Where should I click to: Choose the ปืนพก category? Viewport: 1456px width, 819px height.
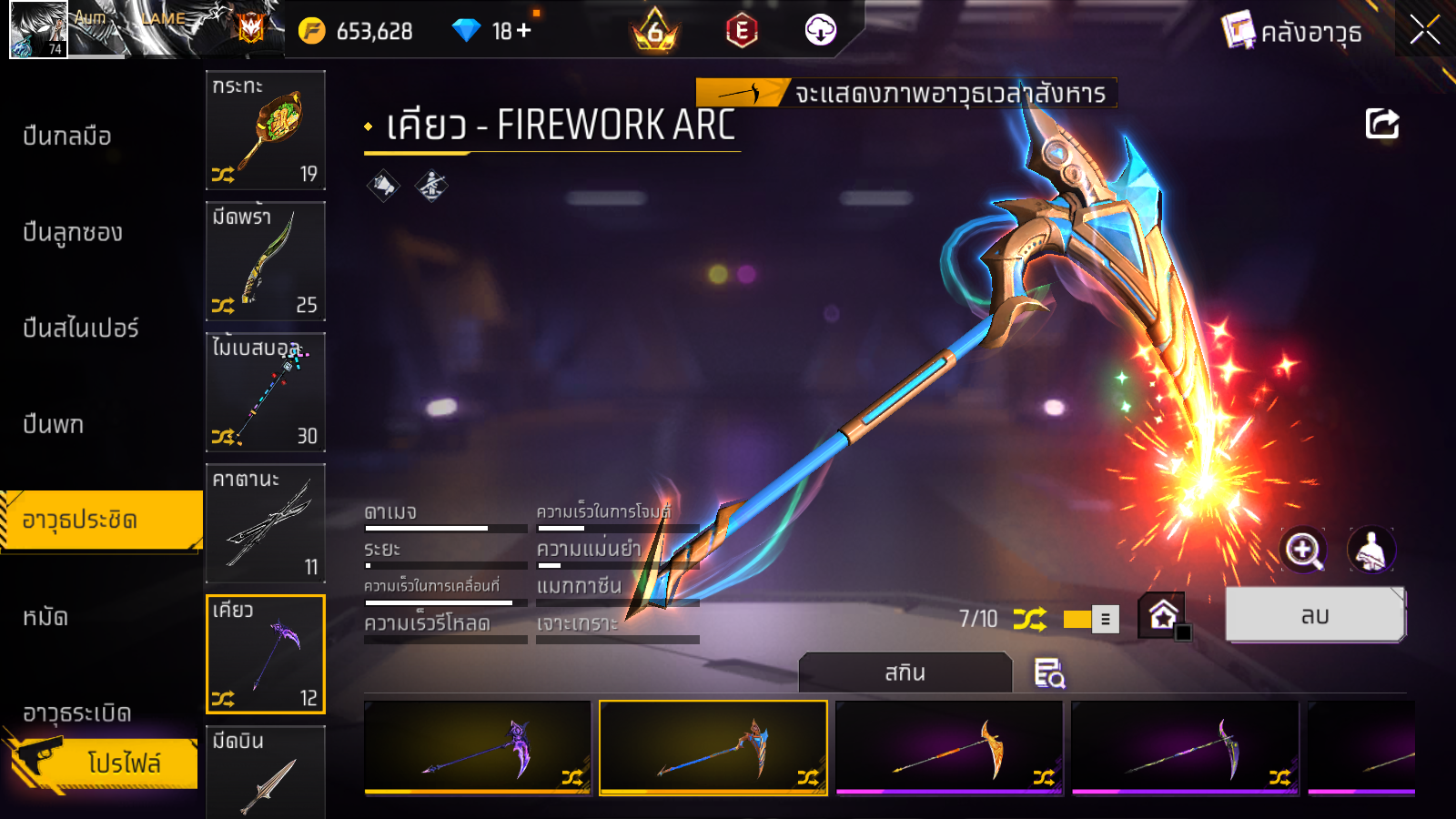54,425
